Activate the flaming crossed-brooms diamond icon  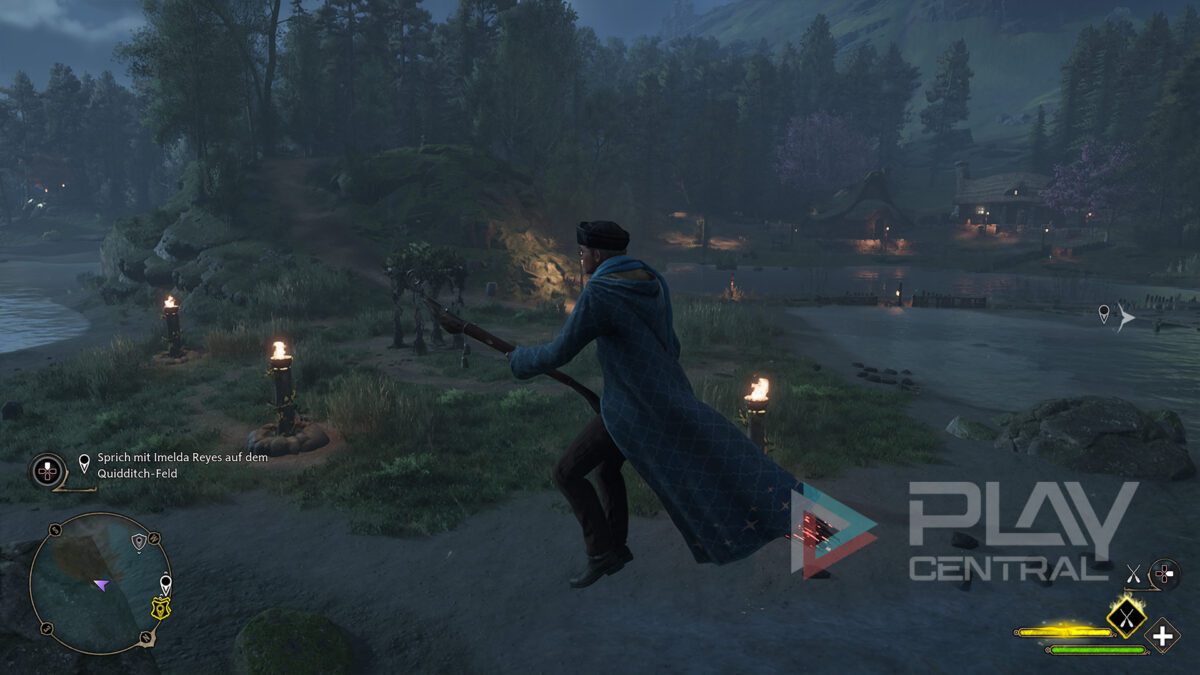(1126, 617)
